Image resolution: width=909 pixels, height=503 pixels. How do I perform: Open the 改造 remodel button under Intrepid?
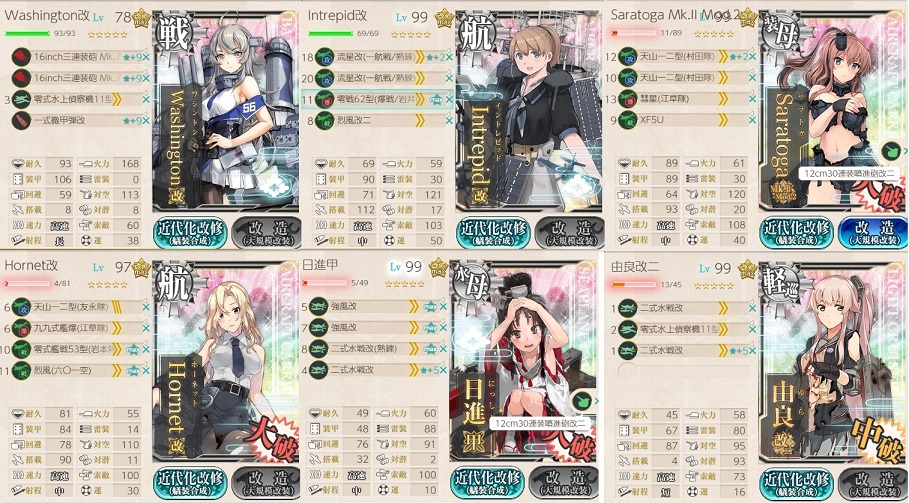tap(568, 233)
